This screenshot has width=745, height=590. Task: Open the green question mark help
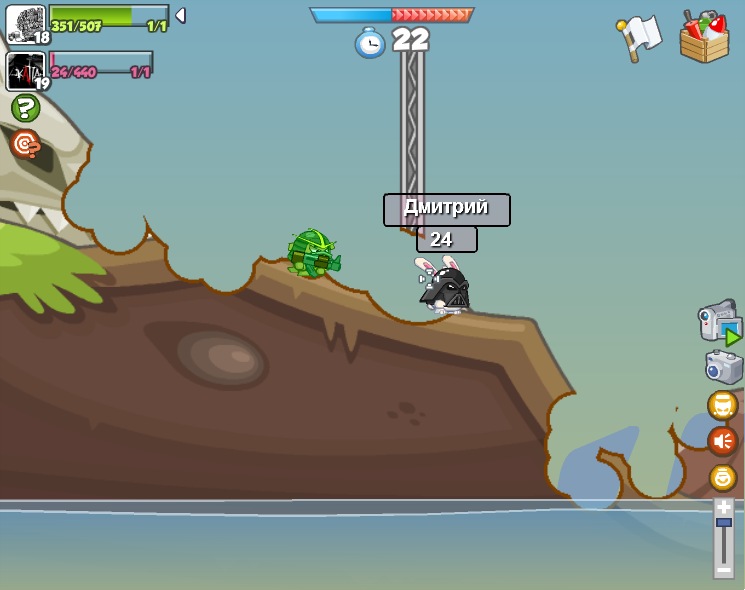pyautogui.click(x=25, y=108)
